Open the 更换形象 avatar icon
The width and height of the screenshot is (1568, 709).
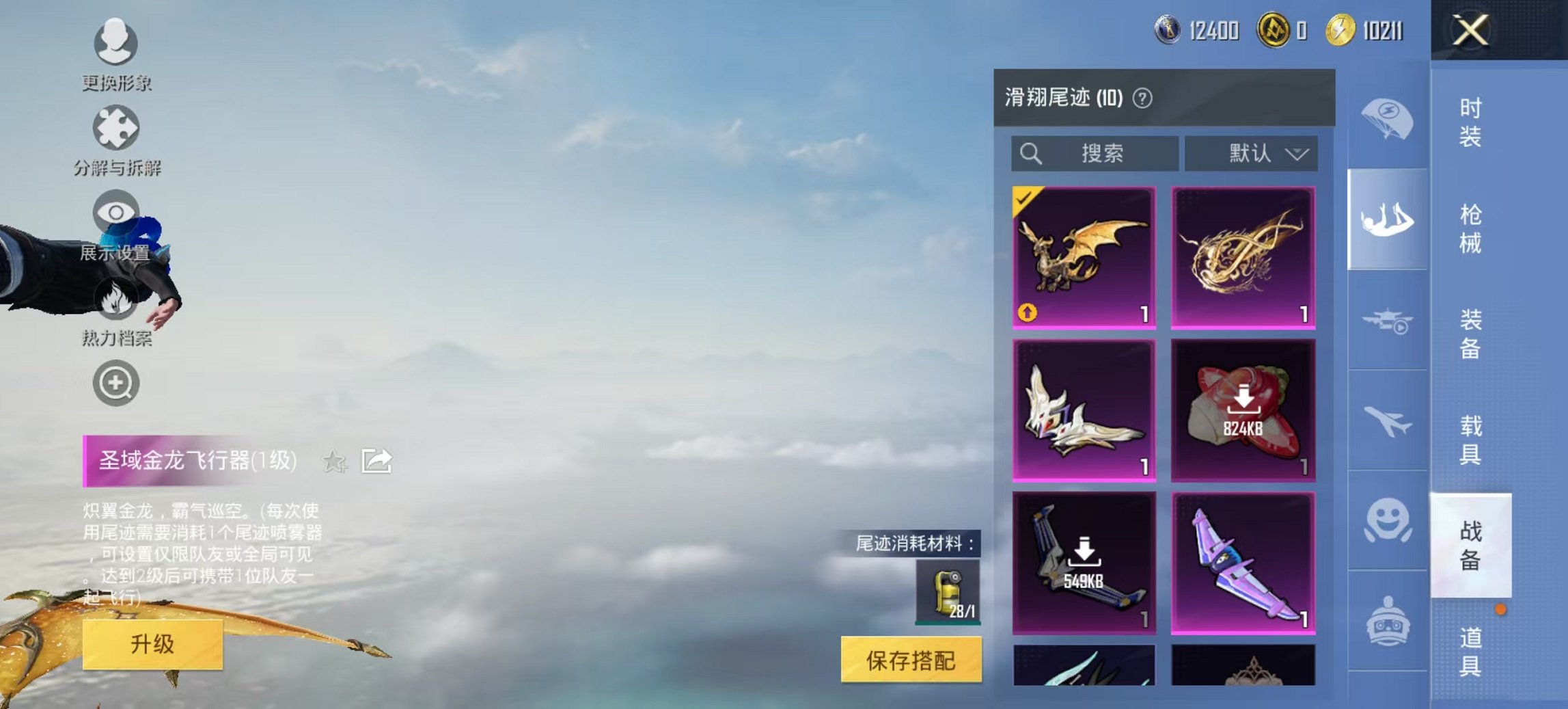point(115,42)
